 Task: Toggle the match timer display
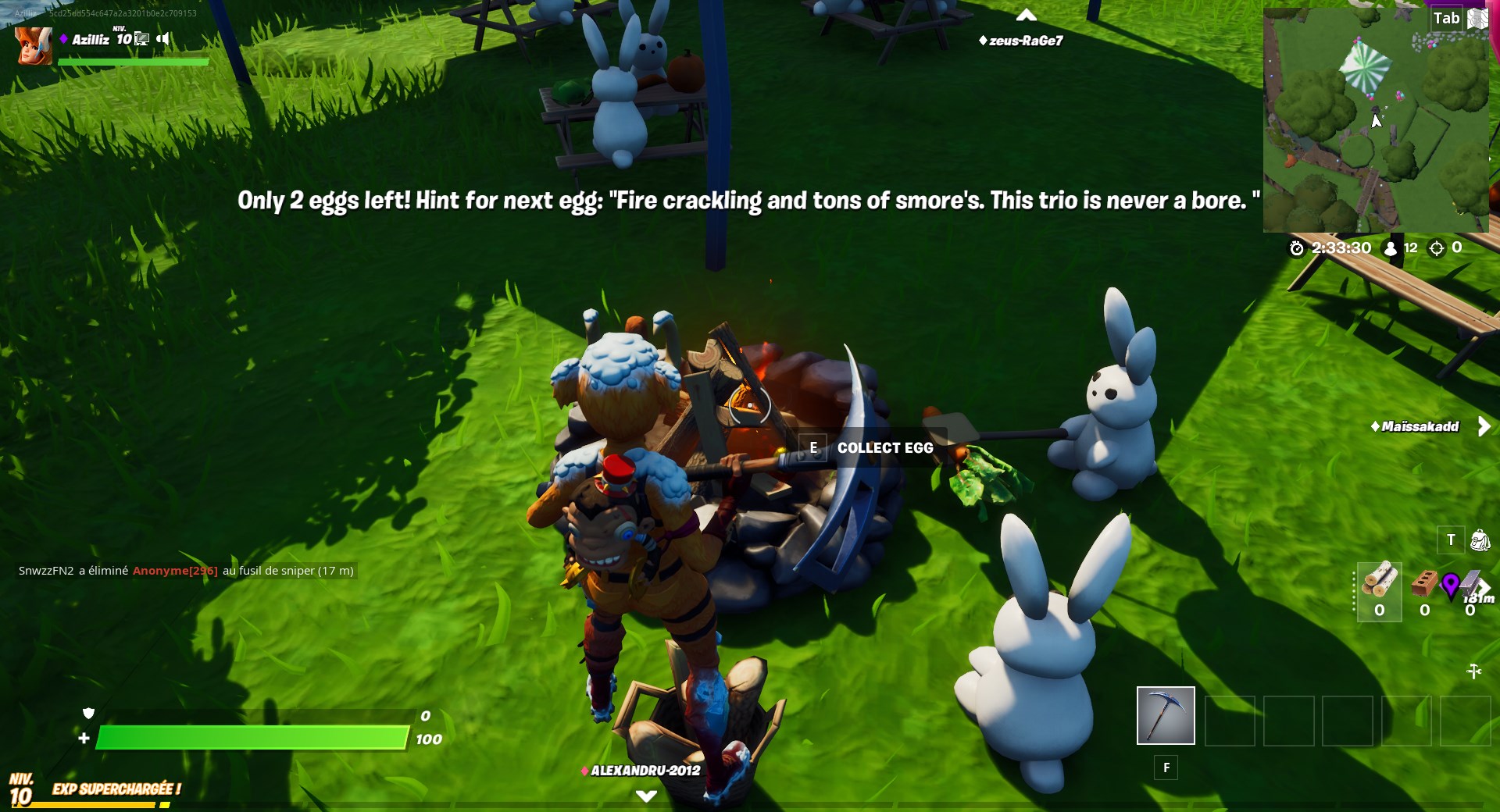[x=1296, y=248]
